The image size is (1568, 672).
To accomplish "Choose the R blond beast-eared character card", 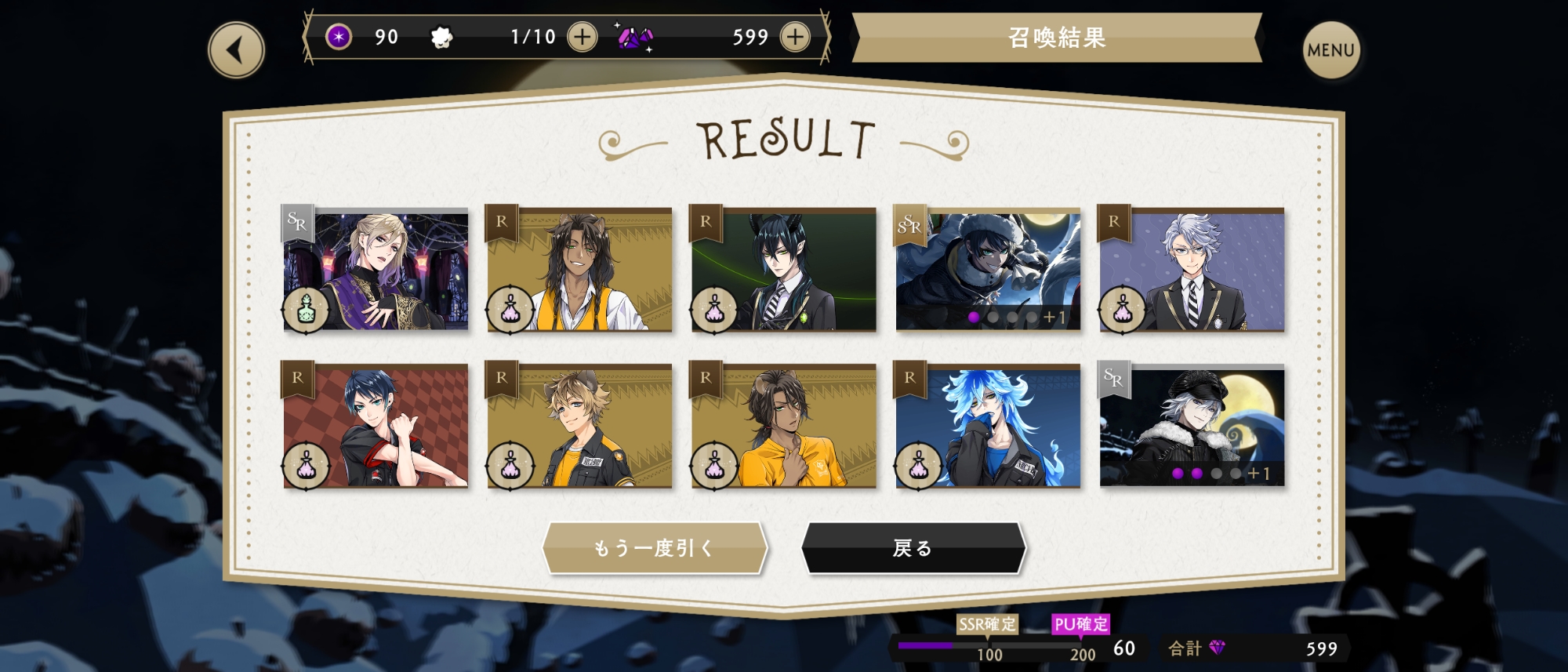I will 579,426.
